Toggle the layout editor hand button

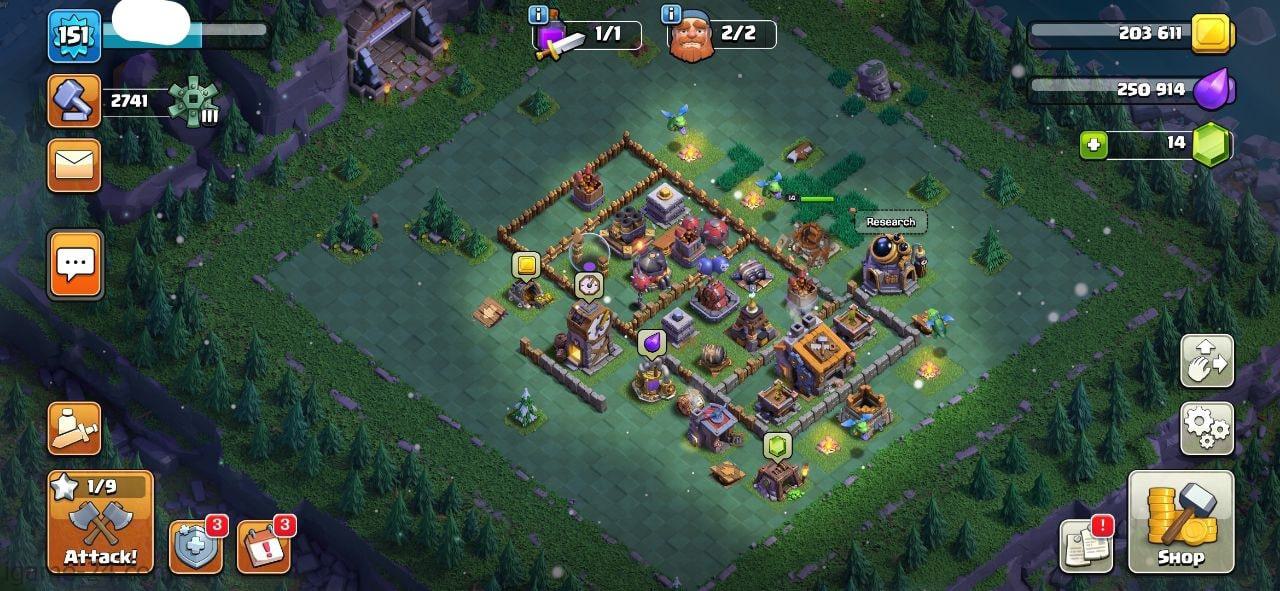pos(1207,361)
